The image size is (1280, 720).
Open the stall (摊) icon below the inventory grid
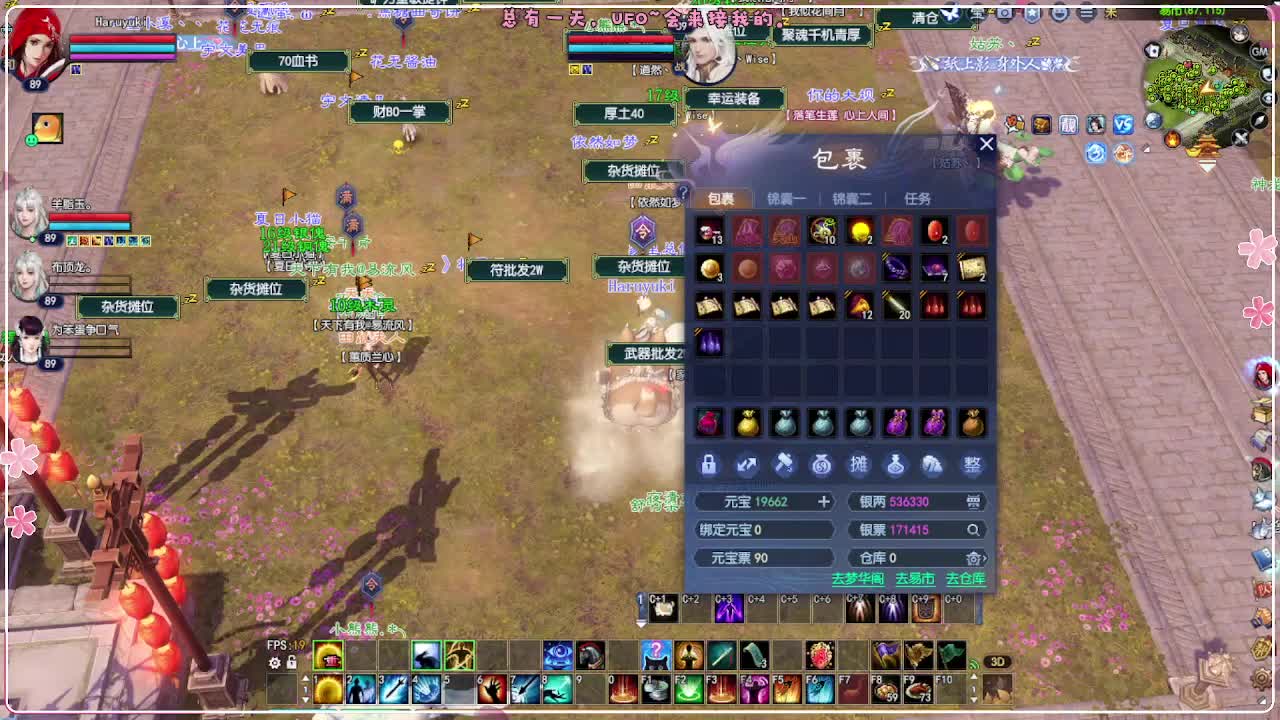pos(858,465)
